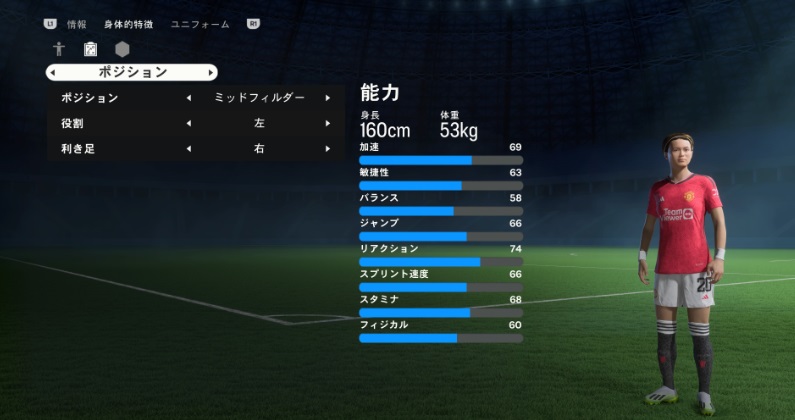
Task: Change position to previous from ミッドフィルダー
Action: [x=189, y=98]
